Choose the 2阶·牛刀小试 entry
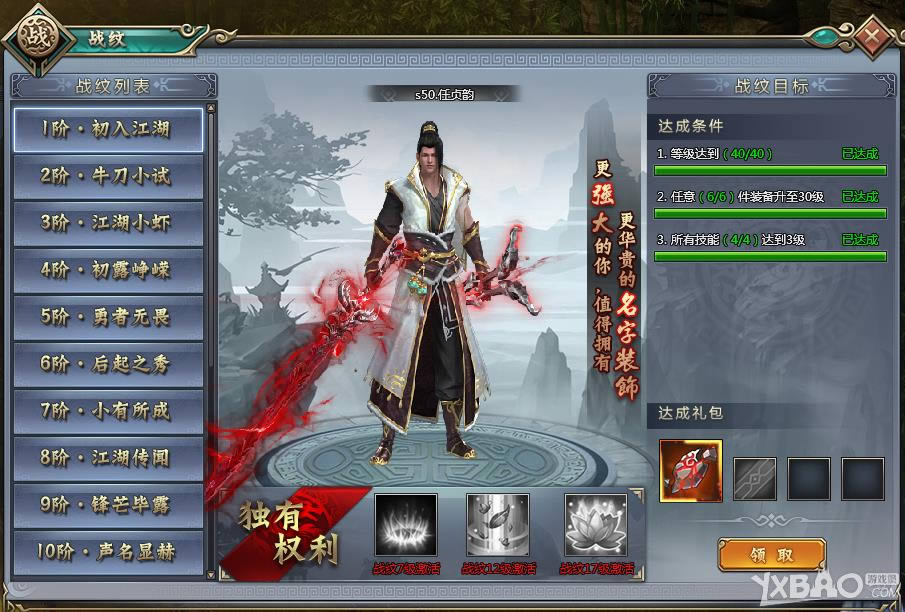Screen dimensions: 905x612 click(x=107, y=176)
